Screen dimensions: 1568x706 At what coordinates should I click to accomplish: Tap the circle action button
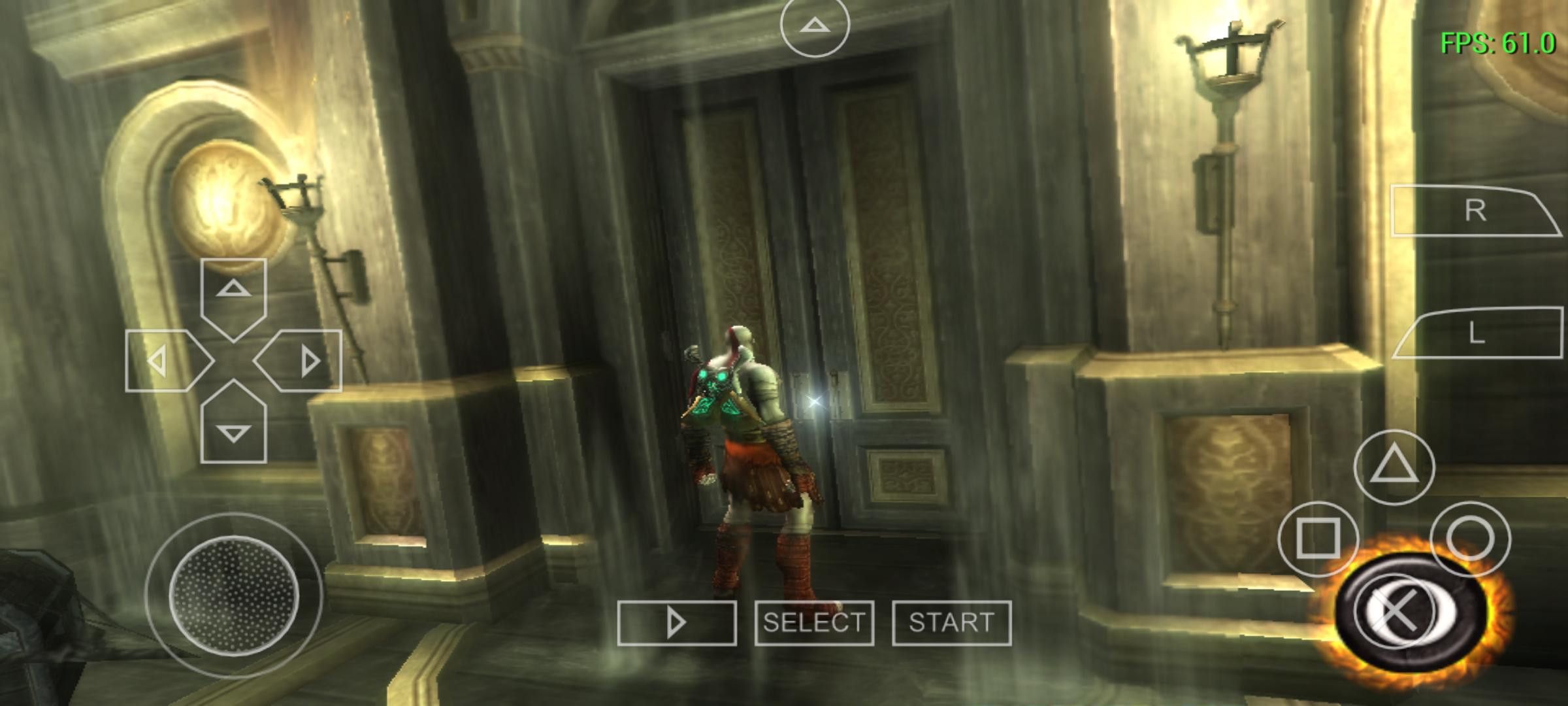1470,539
